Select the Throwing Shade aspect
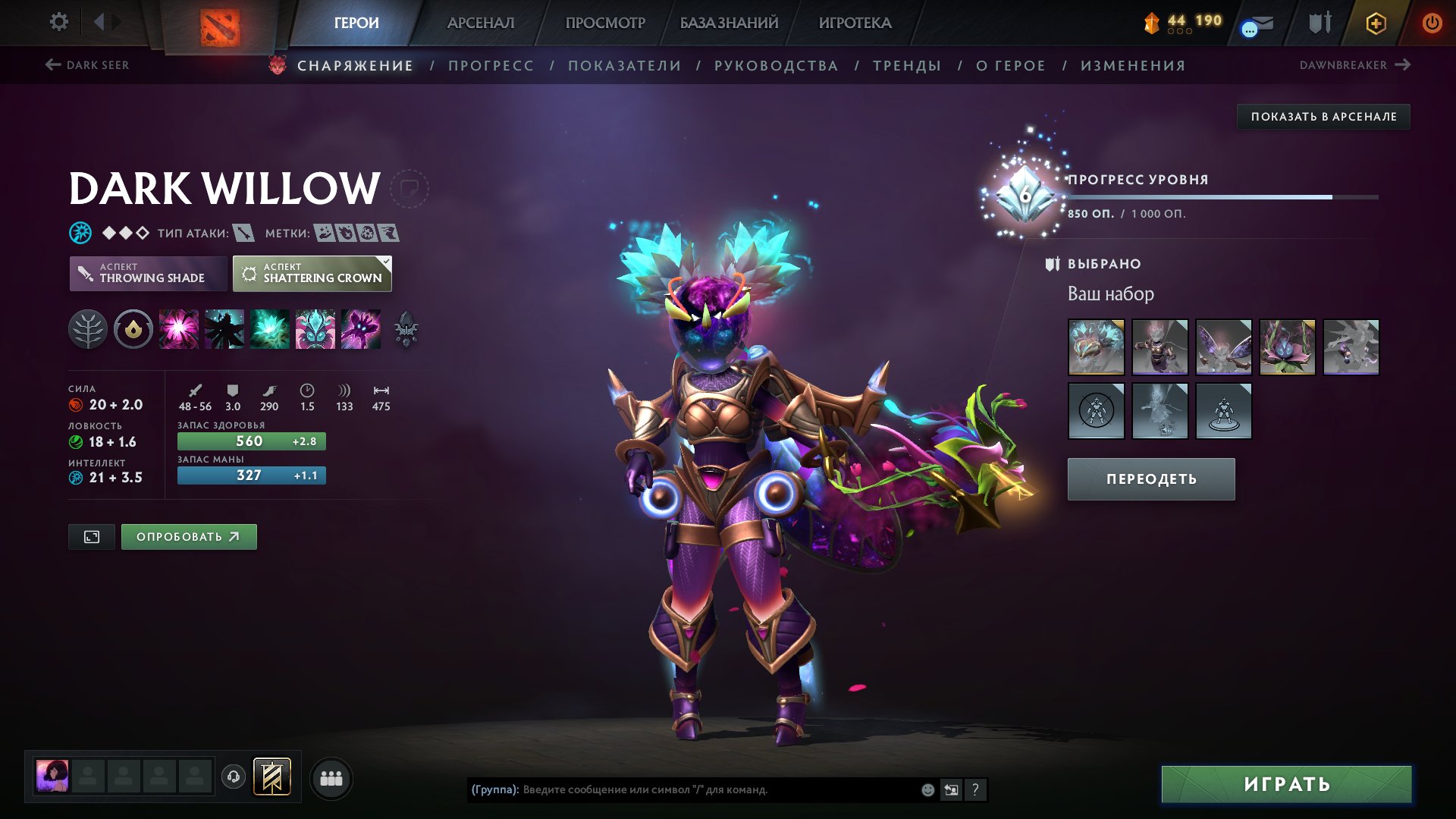This screenshot has width=1456, height=819. (x=149, y=274)
